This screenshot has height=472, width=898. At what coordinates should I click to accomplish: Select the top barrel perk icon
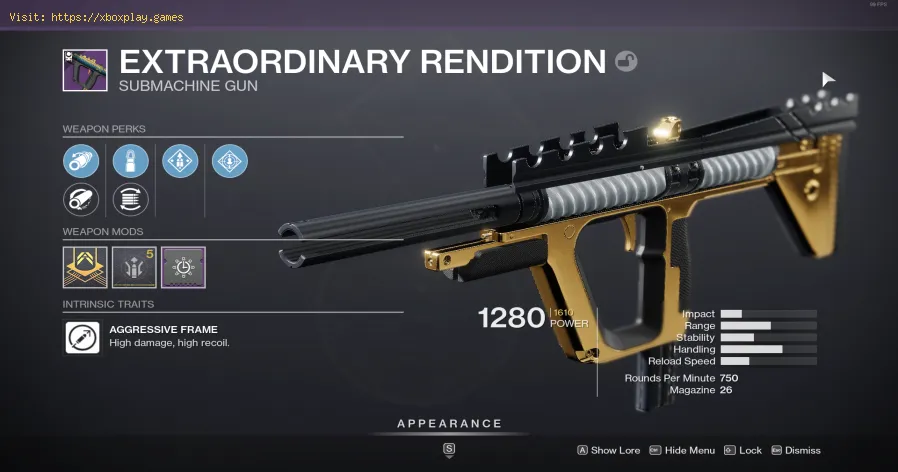coord(81,161)
